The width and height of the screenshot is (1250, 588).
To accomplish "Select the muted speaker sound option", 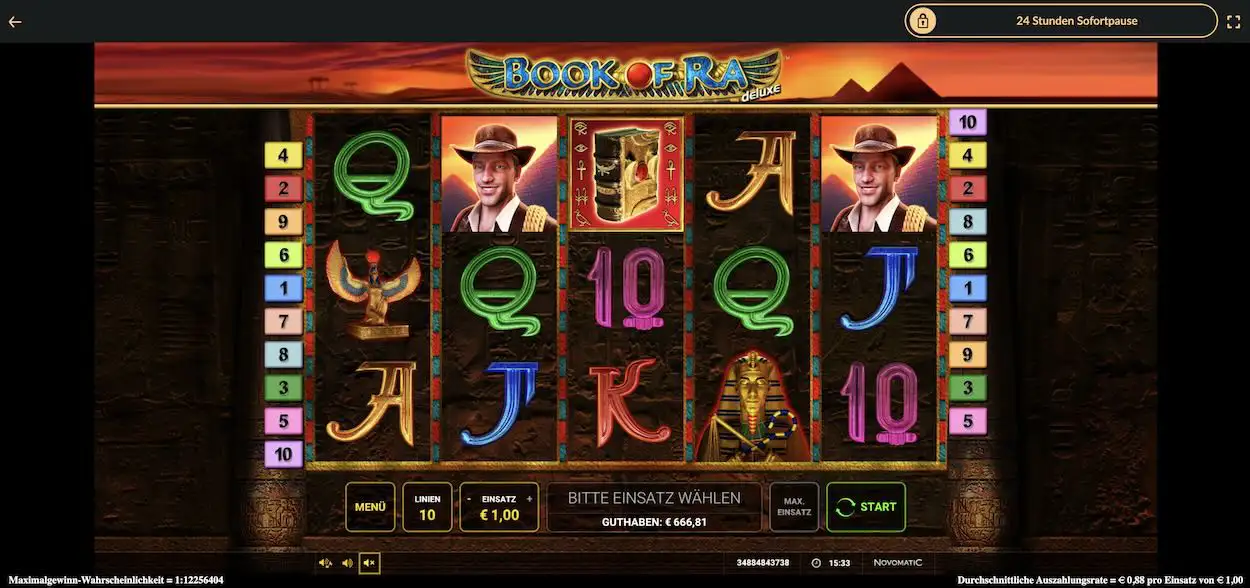I will (369, 563).
